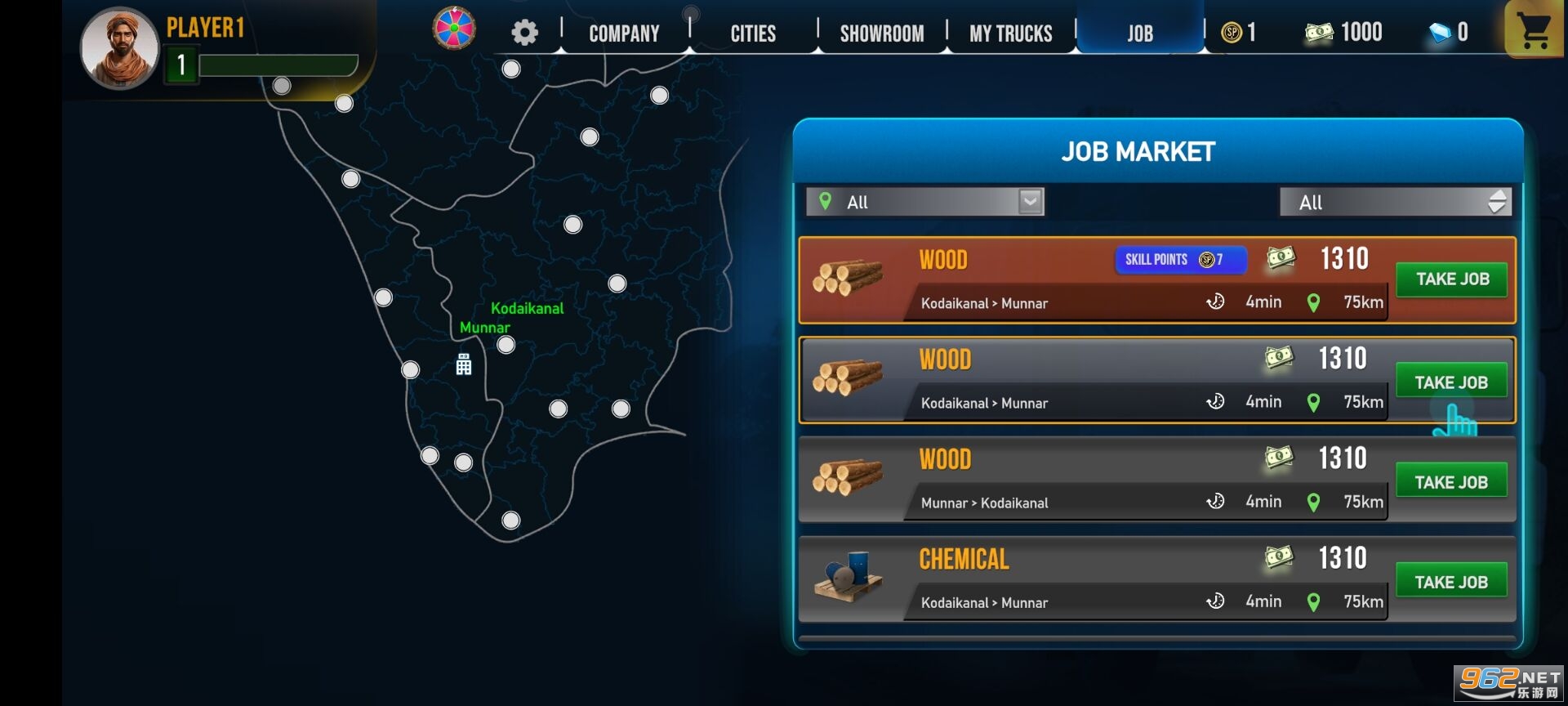Image resolution: width=1568 pixels, height=706 pixels.
Task: Go to My Trucks tab
Action: coord(1010,34)
